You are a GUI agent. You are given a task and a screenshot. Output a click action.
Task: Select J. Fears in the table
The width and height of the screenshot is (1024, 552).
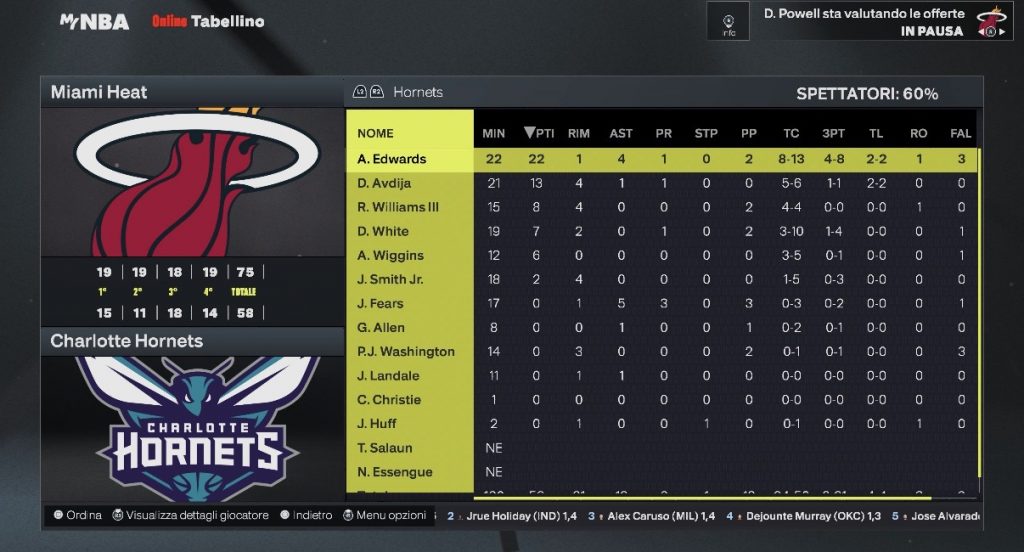tap(381, 303)
